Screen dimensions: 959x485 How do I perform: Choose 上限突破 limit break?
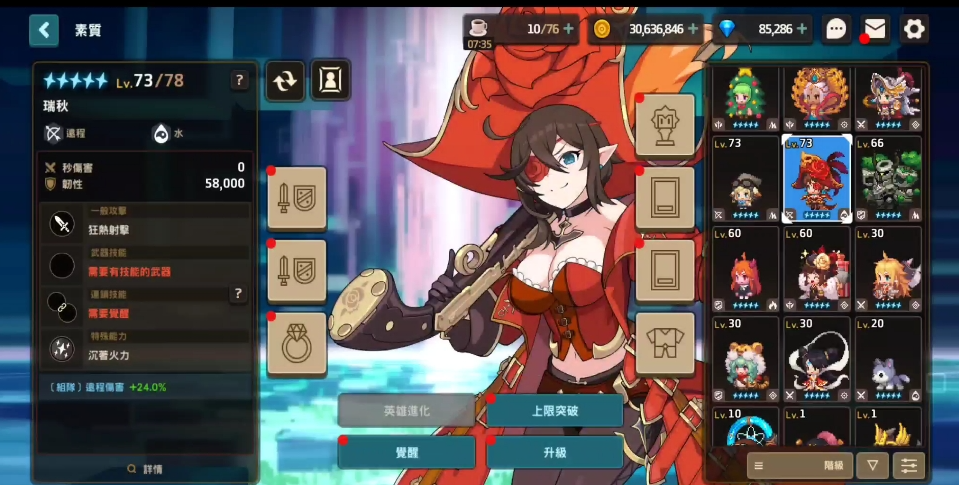[x=554, y=410]
